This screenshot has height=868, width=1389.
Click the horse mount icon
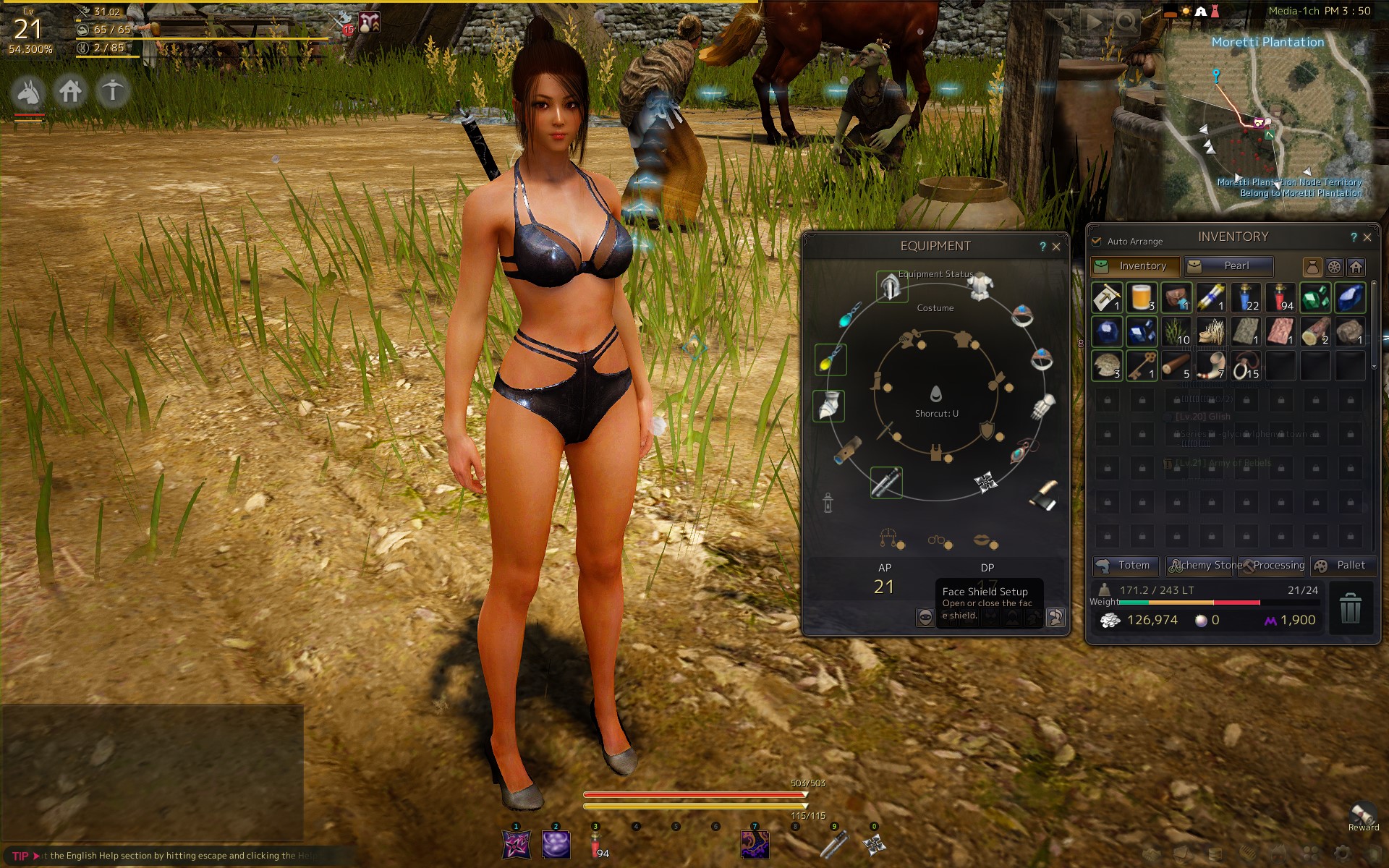point(28,92)
